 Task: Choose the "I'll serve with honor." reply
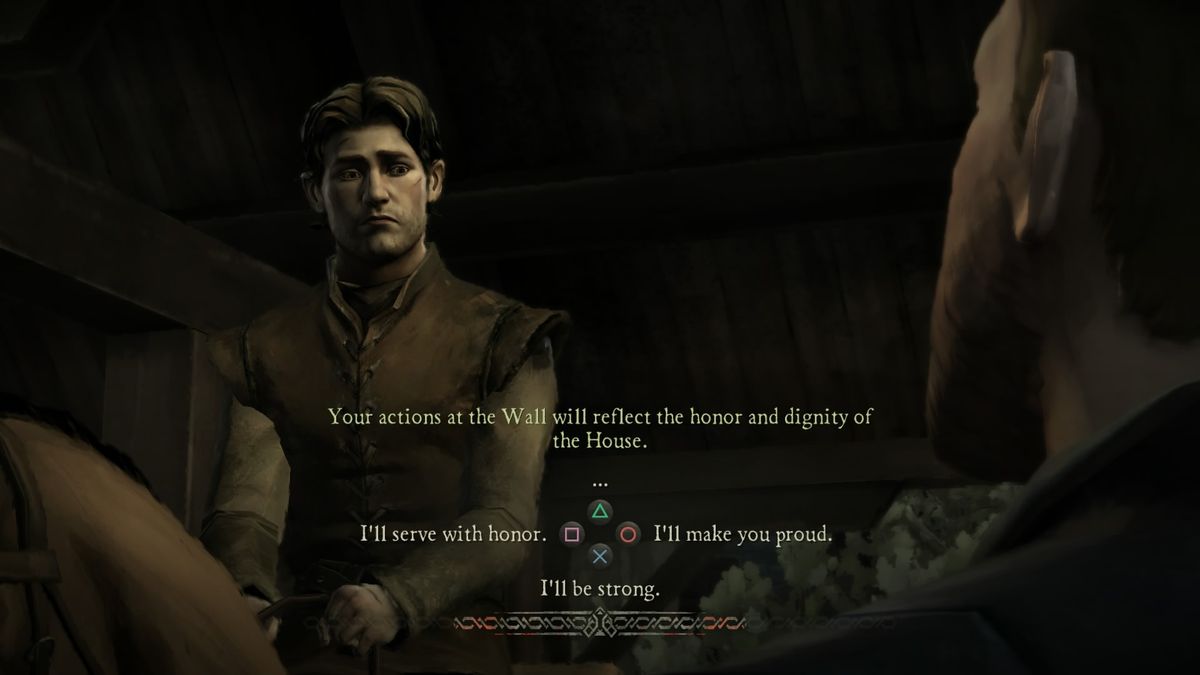coord(453,535)
